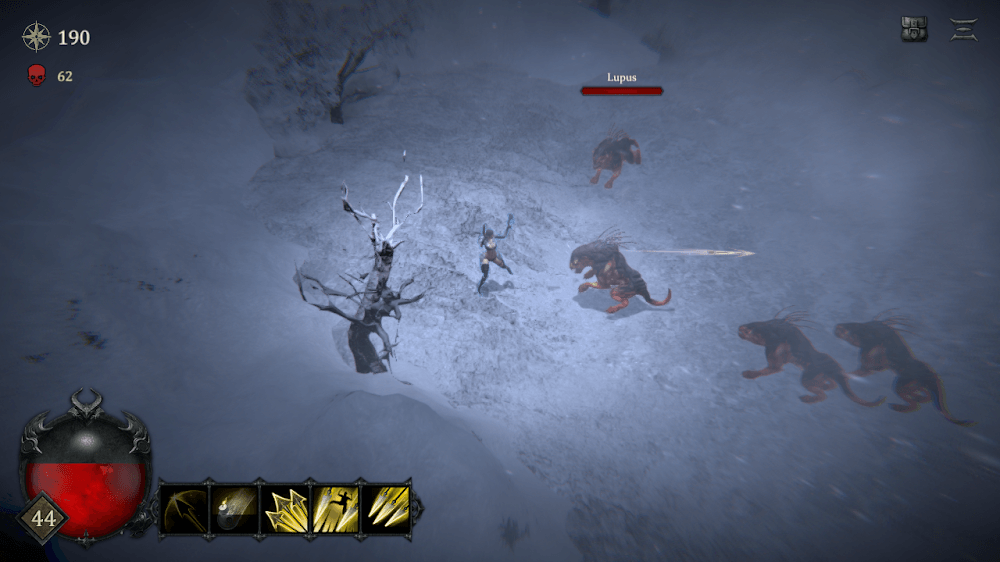The height and width of the screenshot is (562, 1000).
Task: Open the three-bar game menu
Action: [964, 30]
